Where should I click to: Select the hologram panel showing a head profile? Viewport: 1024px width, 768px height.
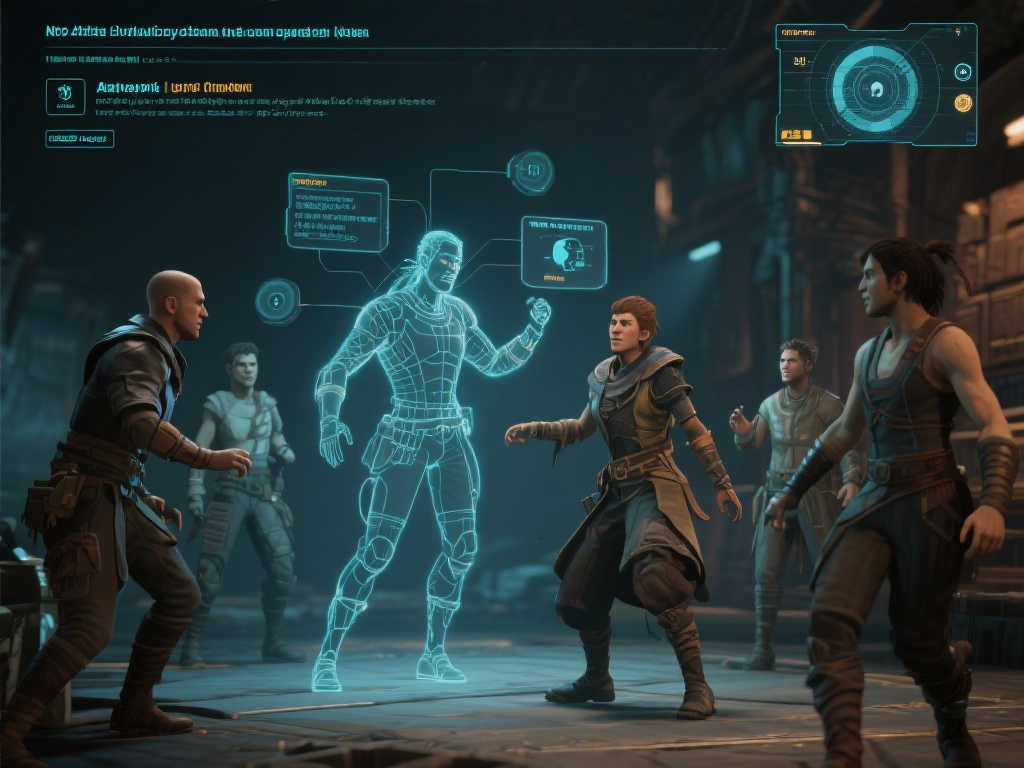pos(563,252)
